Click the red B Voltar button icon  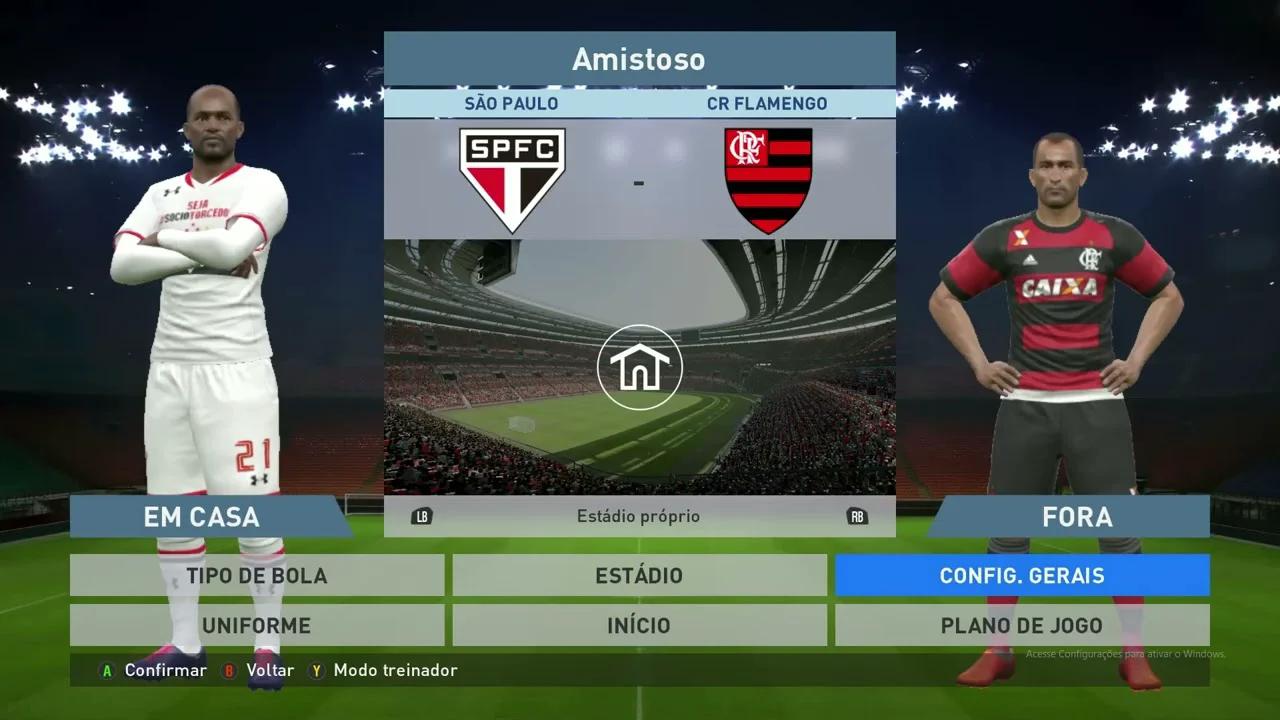pos(230,671)
